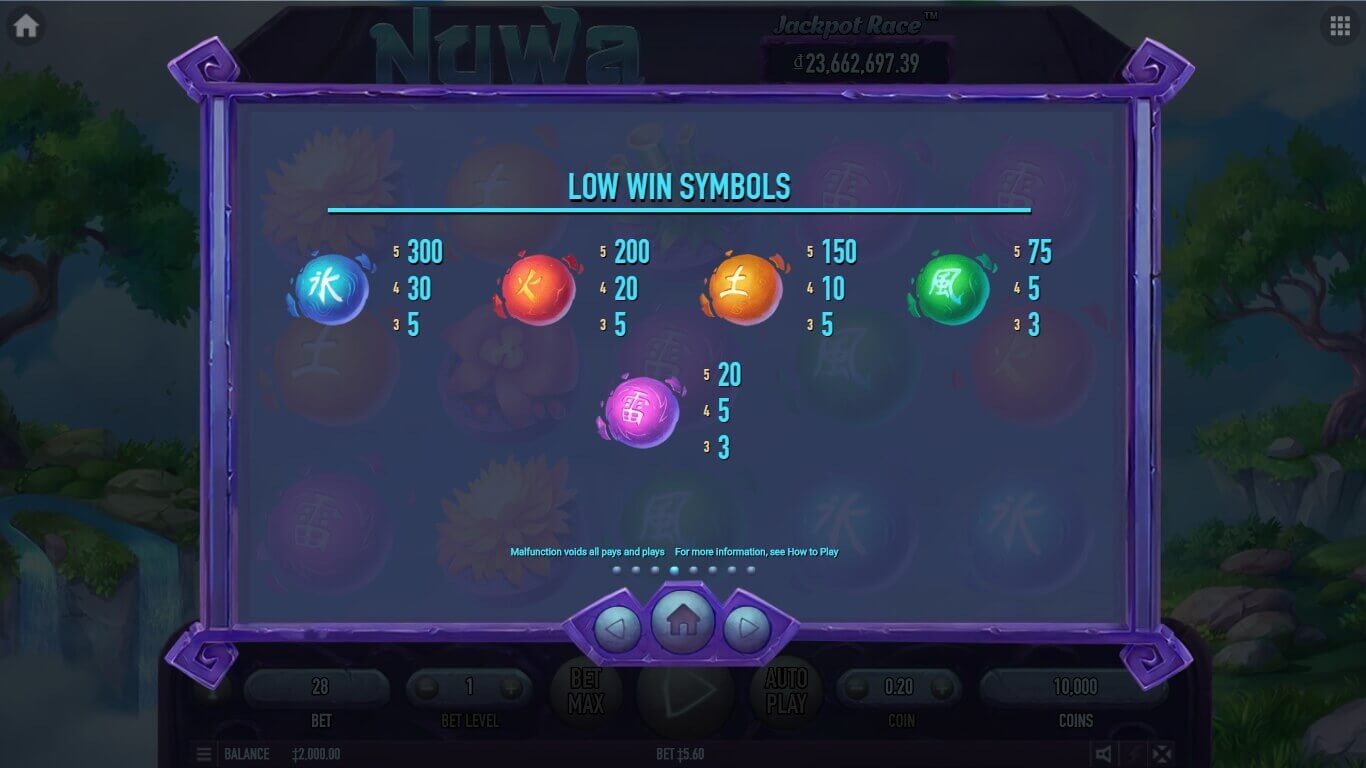1366x768 pixels.
Task: Lower the coin value with minus
Action: pyautogui.click(x=857, y=688)
